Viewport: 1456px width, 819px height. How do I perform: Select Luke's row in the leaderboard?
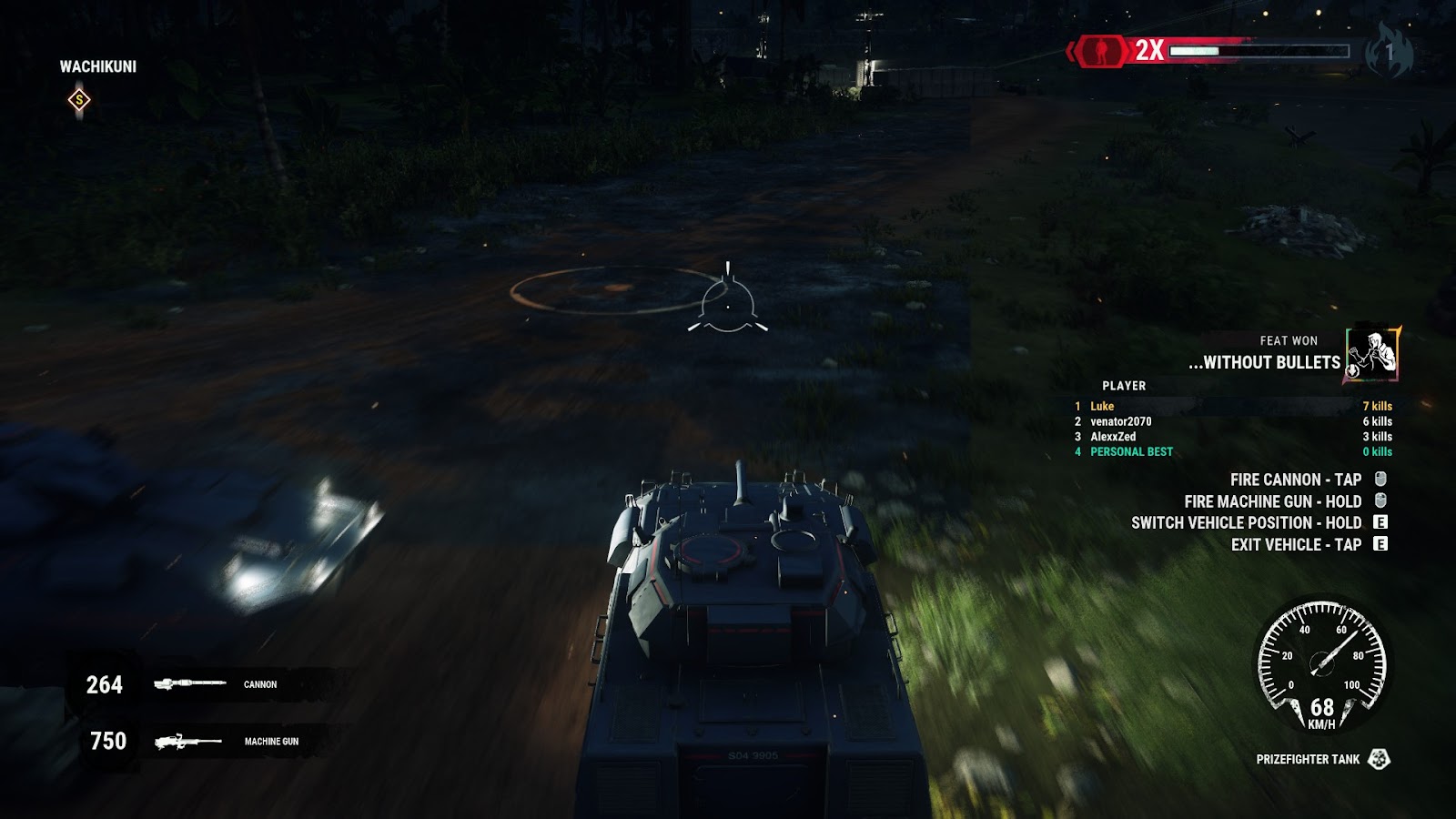(1233, 407)
